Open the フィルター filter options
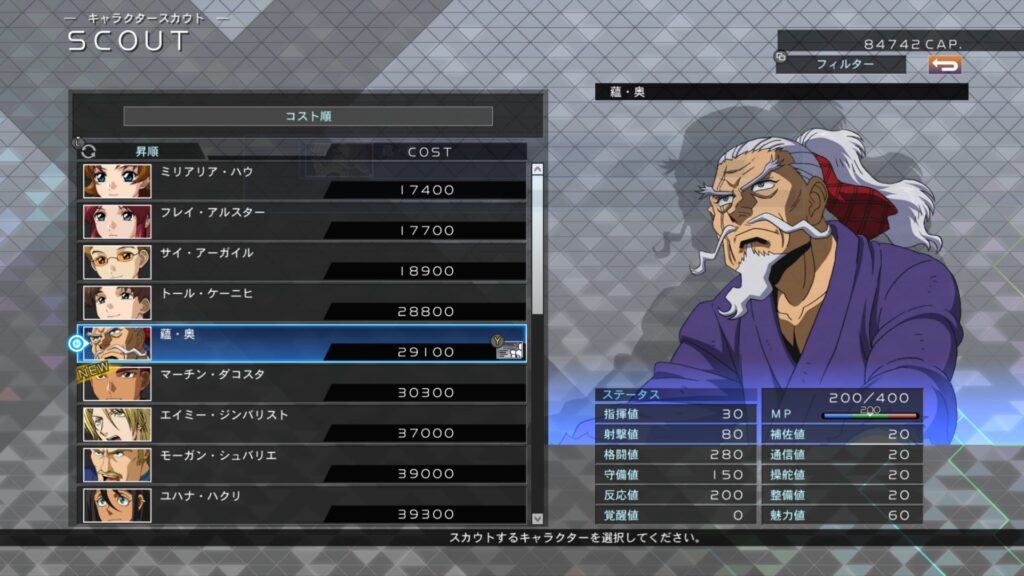The width and height of the screenshot is (1024, 576). (845, 64)
